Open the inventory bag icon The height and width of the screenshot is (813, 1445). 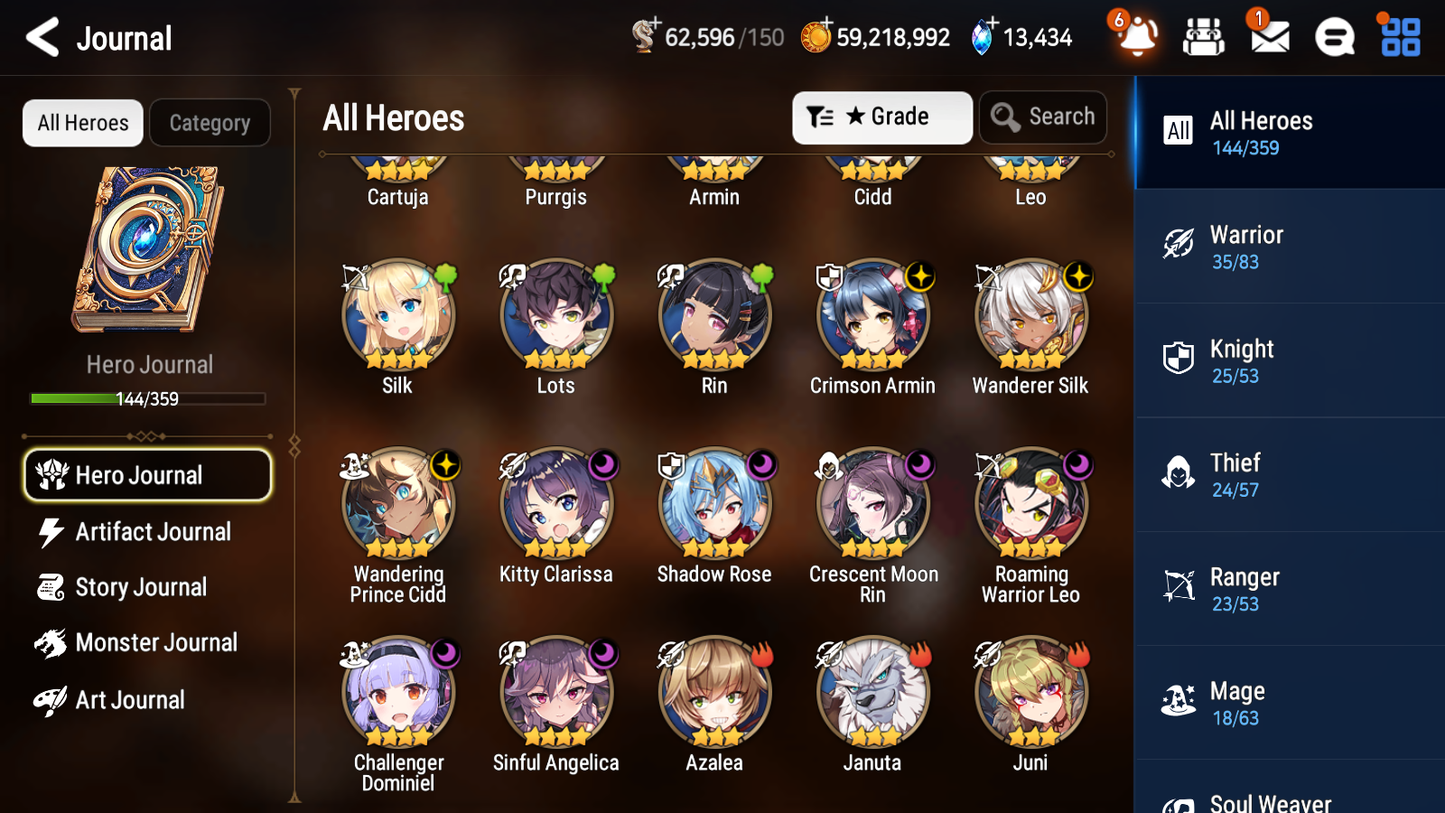click(x=1203, y=36)
